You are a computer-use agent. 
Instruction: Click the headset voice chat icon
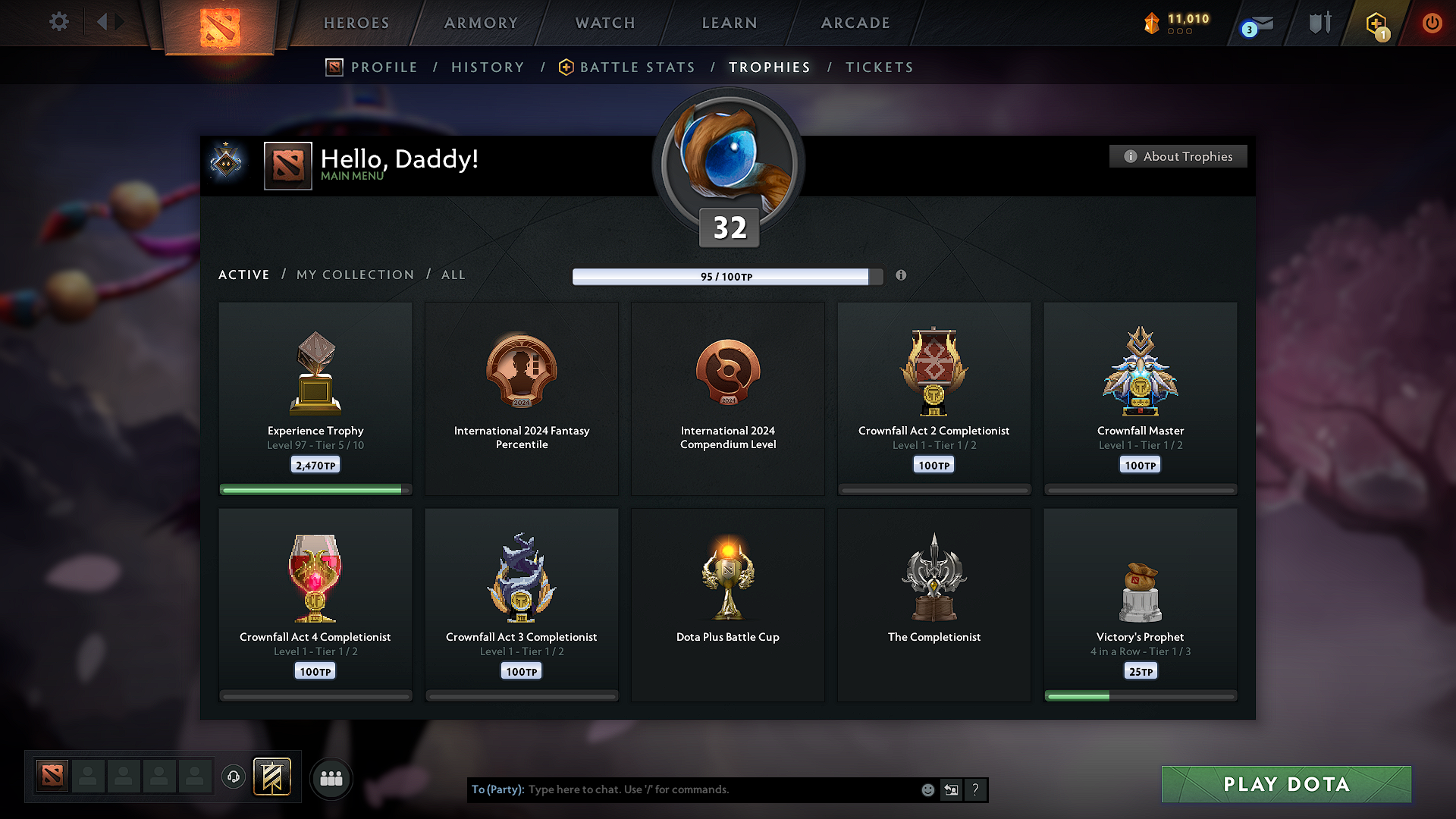tap(233, 777)
